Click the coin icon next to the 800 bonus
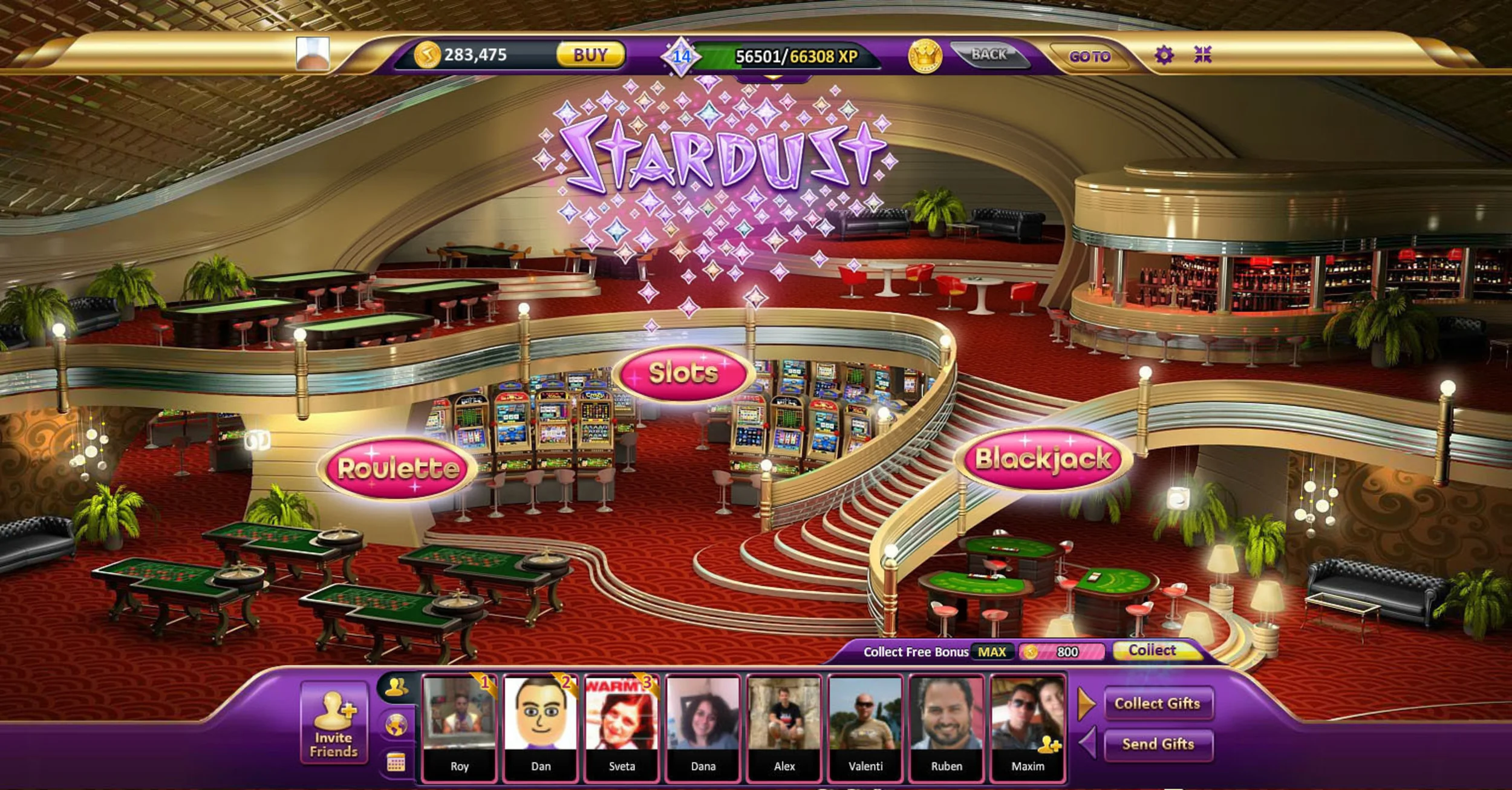The height and width of the screenshot is (790, 1512). click(x=1031, y=653)
